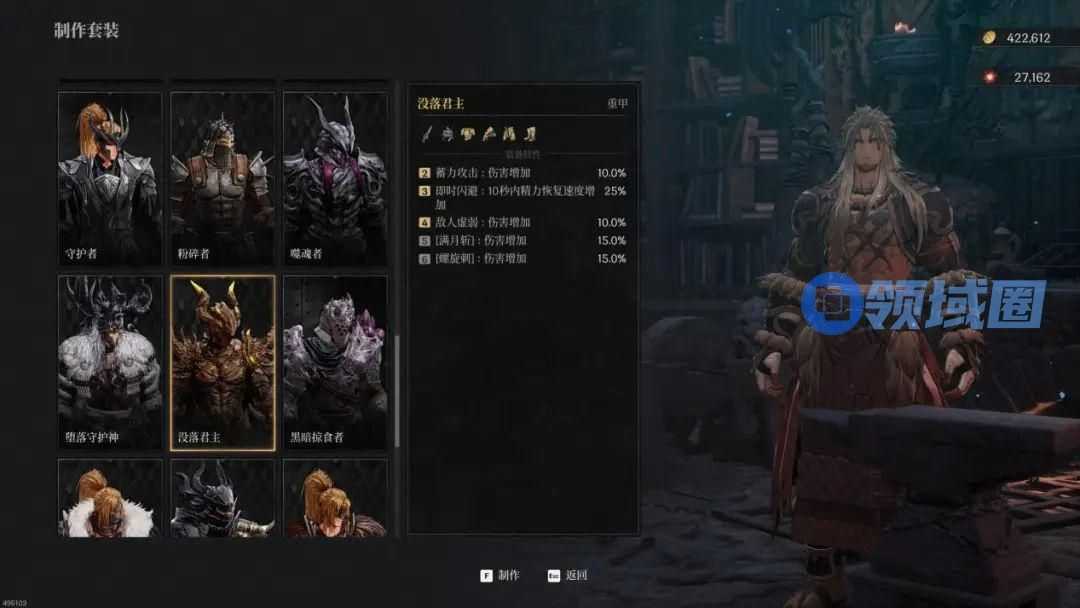This screenshot has width=1080, height=608.
Task: Select the white fur collar set tile
Action: pos(110,498)
